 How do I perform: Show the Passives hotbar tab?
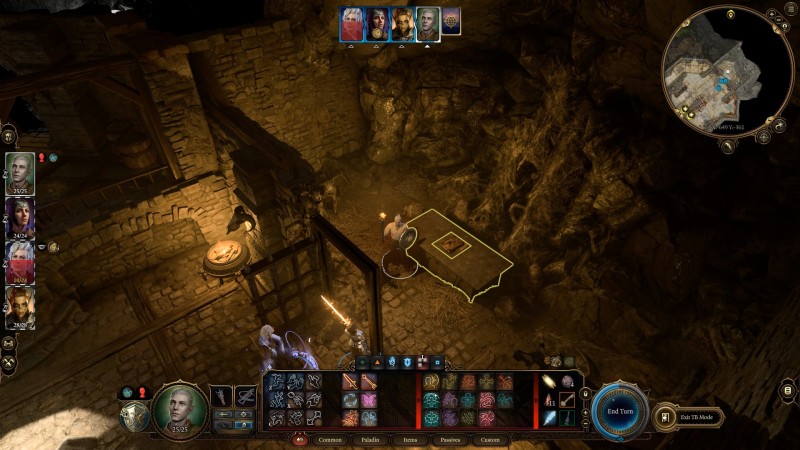point(450,439)
